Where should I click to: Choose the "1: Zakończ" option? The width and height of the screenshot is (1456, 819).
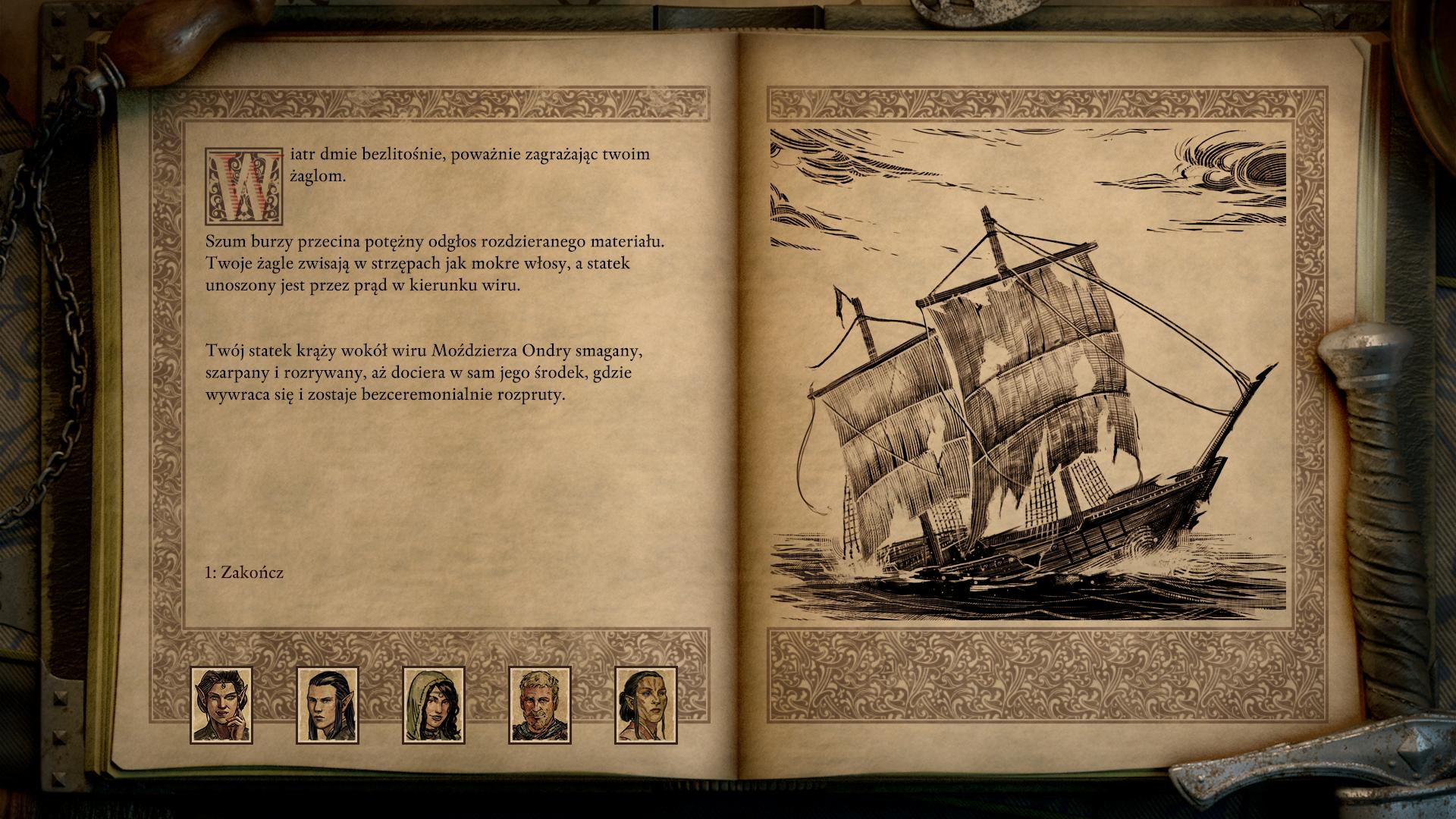coord(244,573)
